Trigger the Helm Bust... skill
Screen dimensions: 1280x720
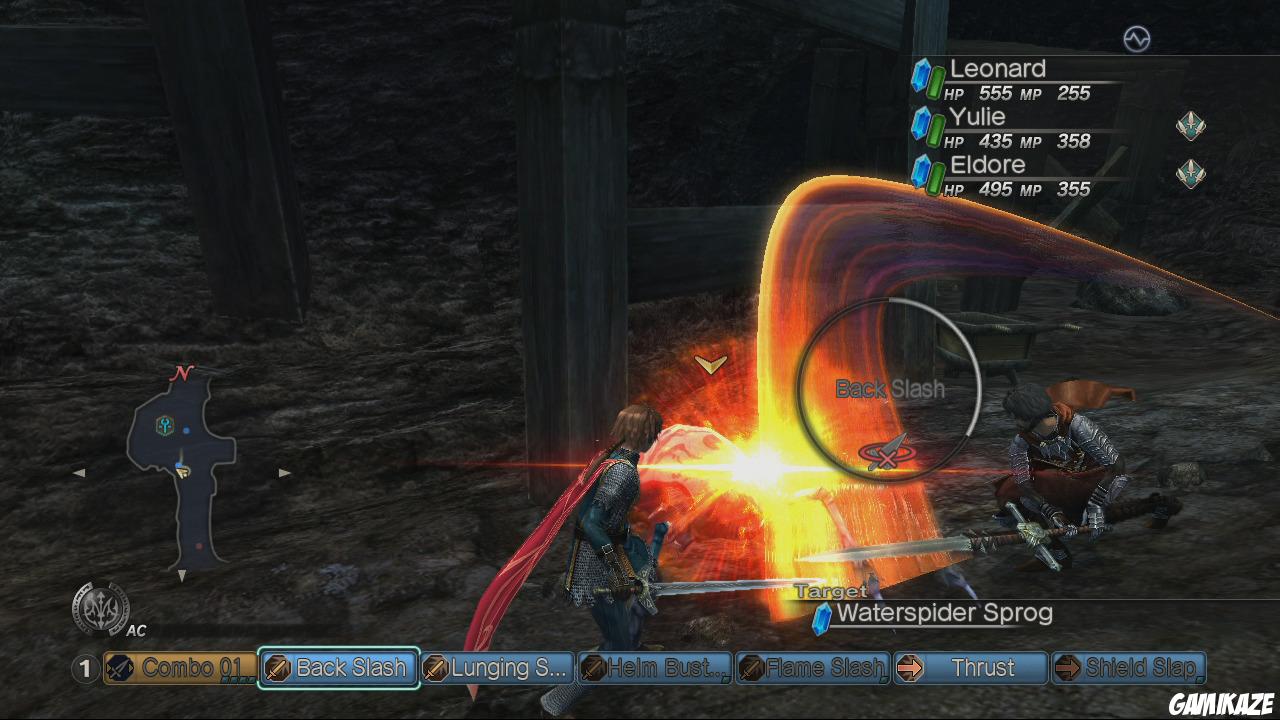655,668
